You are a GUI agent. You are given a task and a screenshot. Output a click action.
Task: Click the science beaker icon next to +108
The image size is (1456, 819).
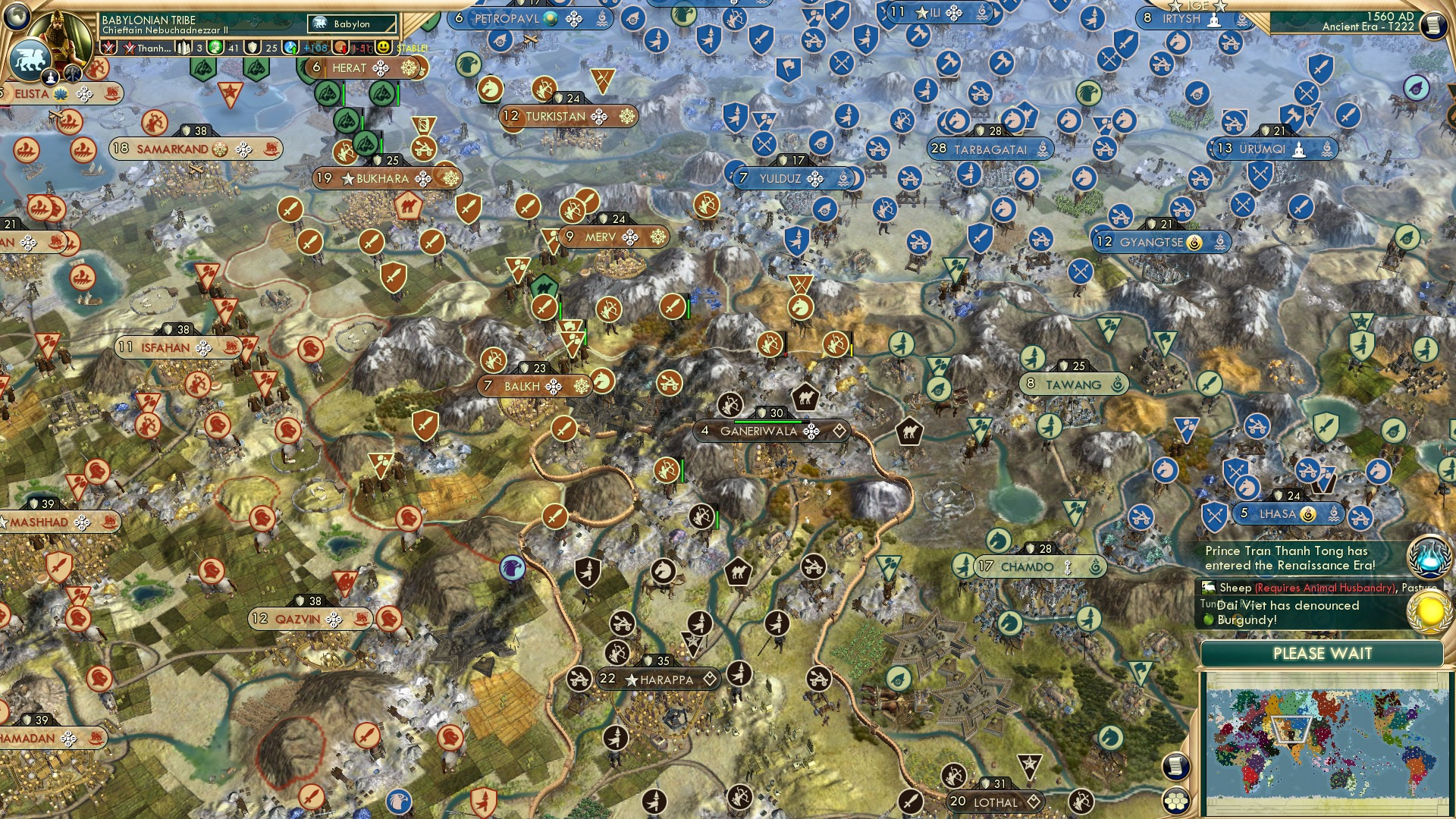click(289, 47)
